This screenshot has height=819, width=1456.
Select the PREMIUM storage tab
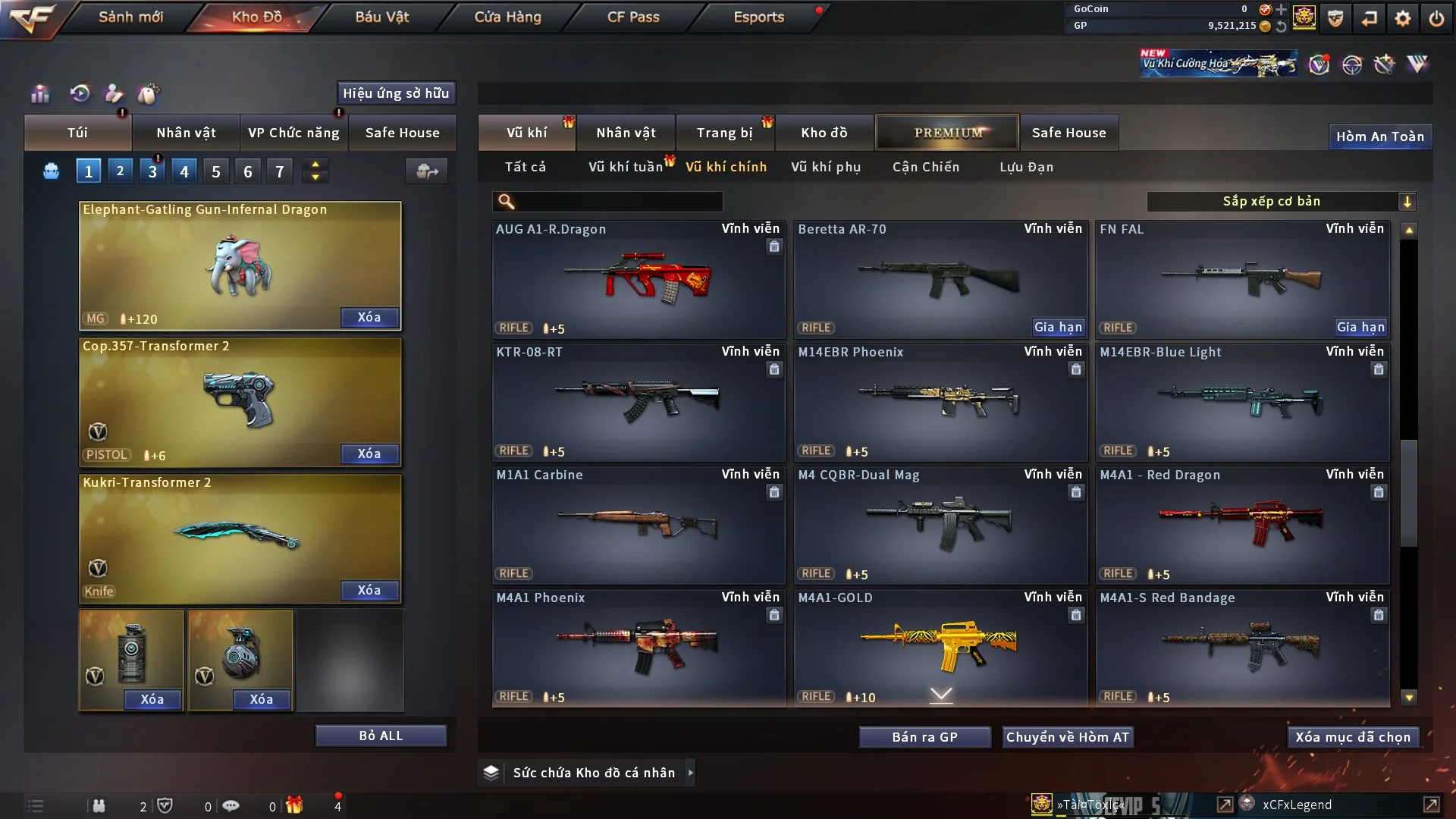tap(947, 133)
